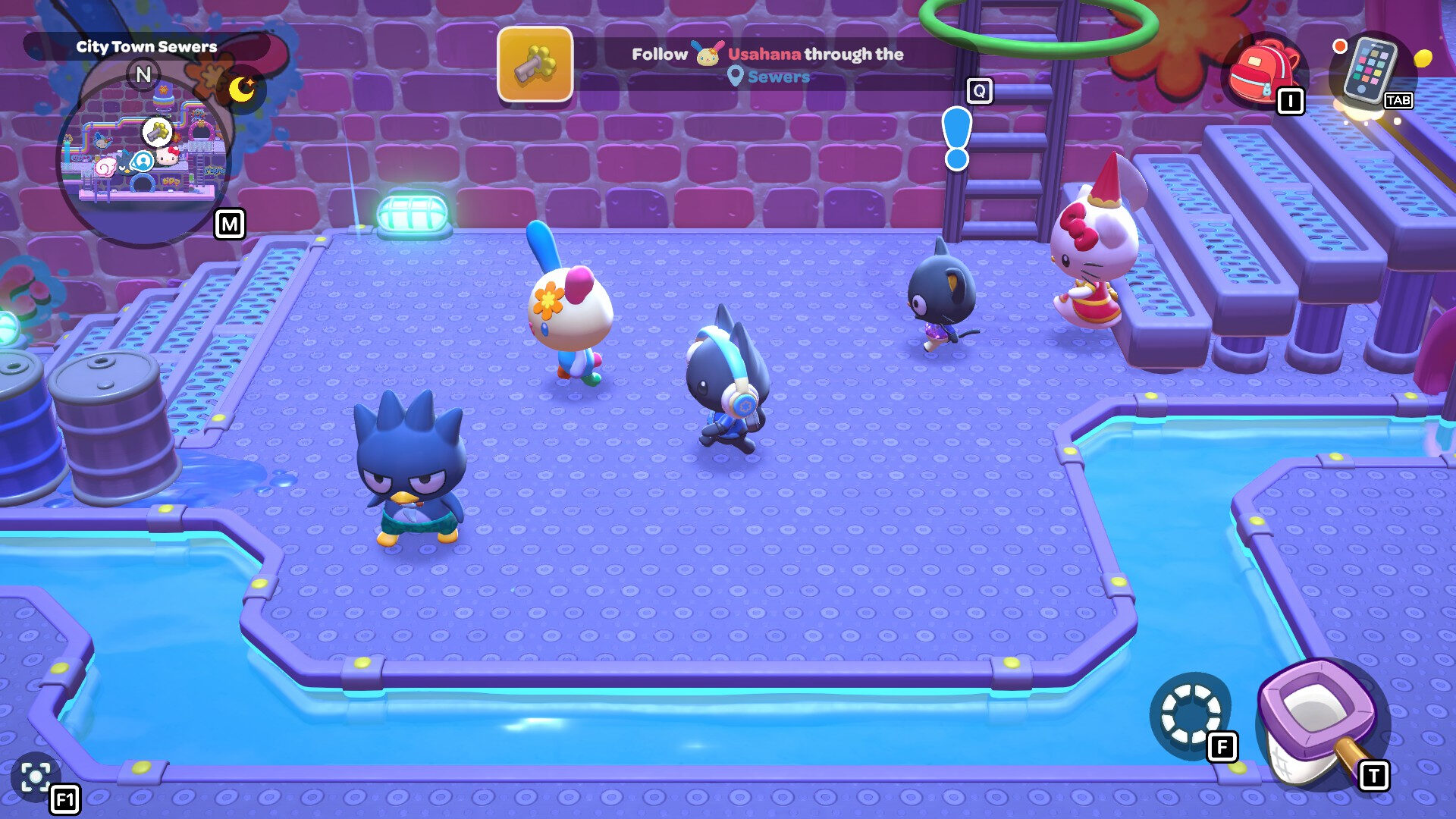Viewport: 1456px width, 819px height.
Task: Select the key objective marker on the minimap
Action: click(158, 132)
